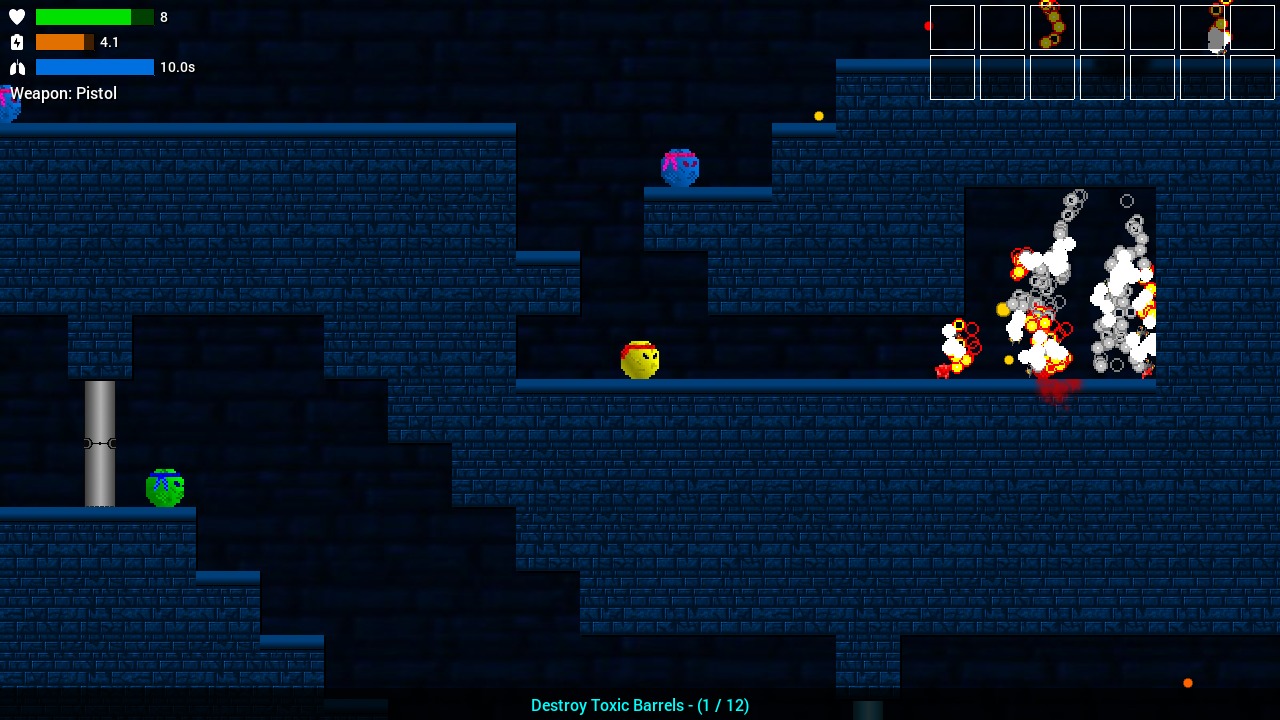Screen dimensions: 1280x720
Task: Select the Weapon: Pistol label
Action: point(63,93)
